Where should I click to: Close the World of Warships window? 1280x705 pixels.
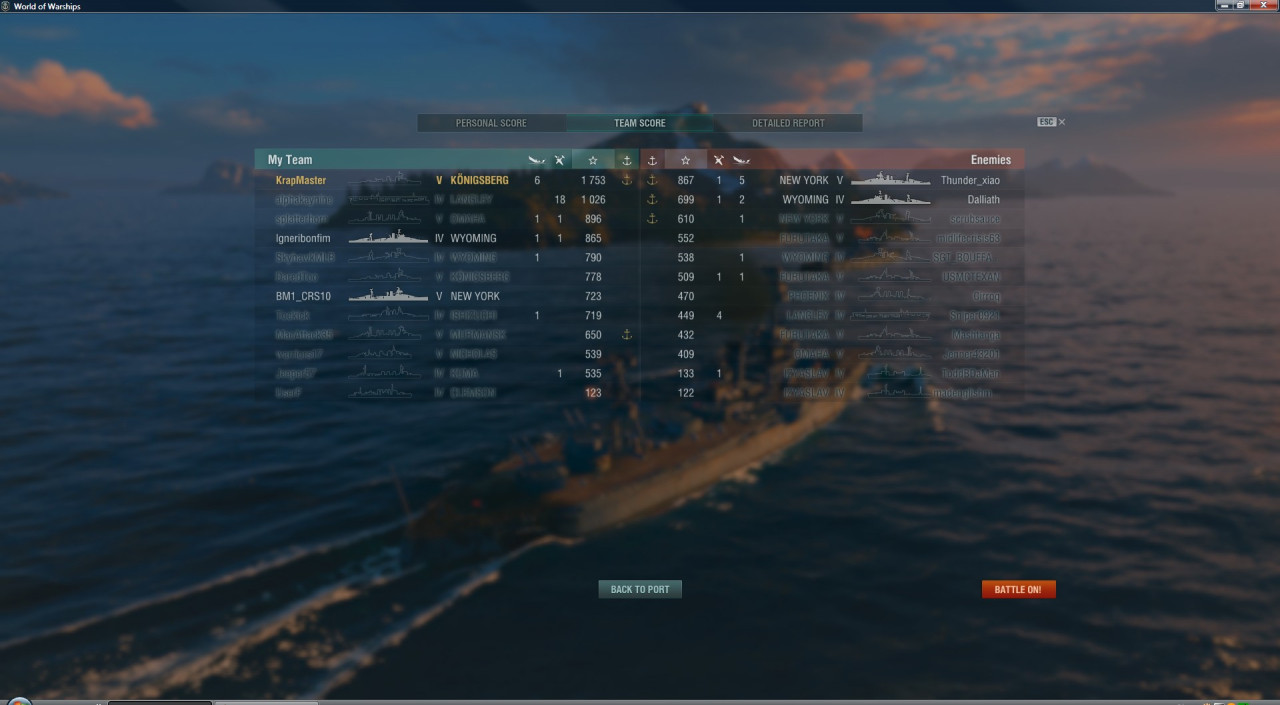(x=1263, y=6)
